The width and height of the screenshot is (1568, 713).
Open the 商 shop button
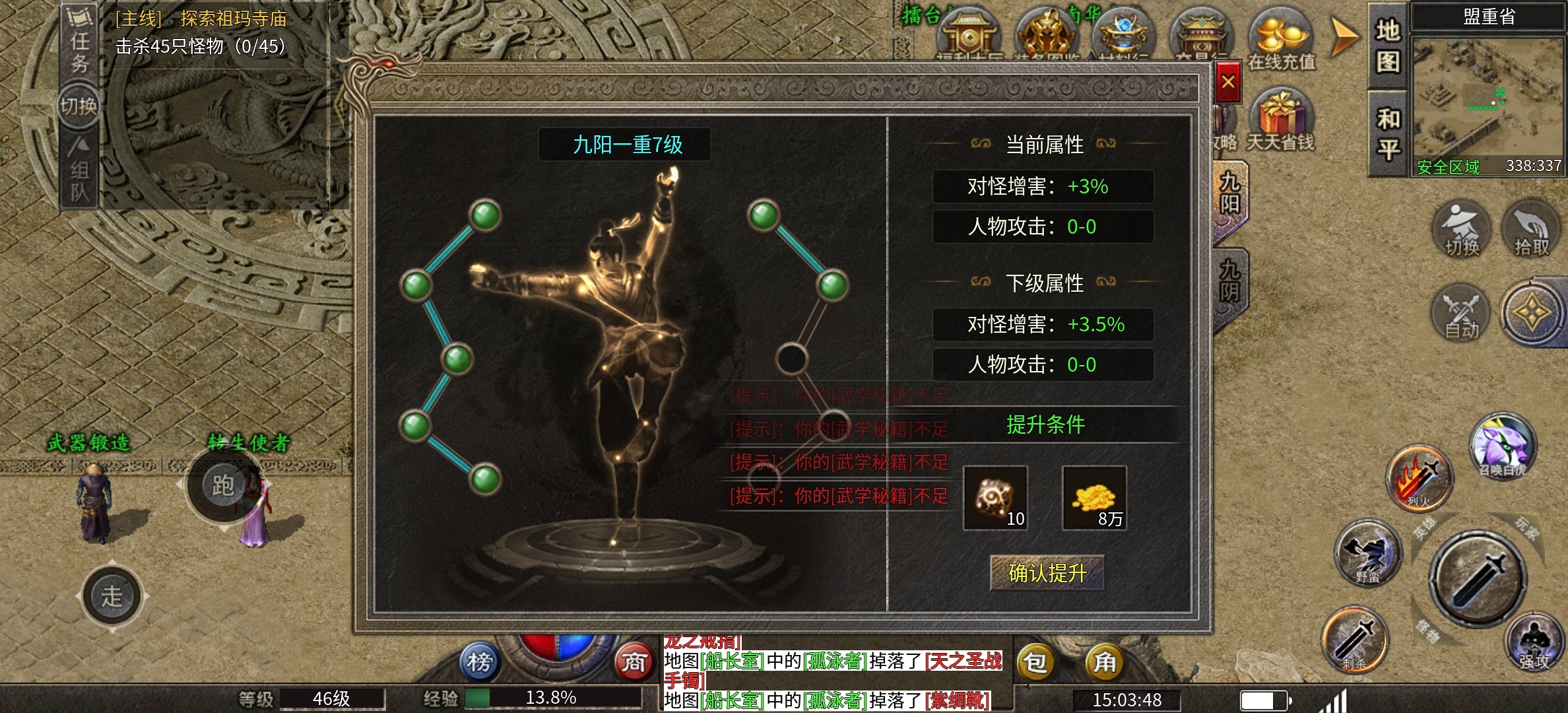coord(634,662)
